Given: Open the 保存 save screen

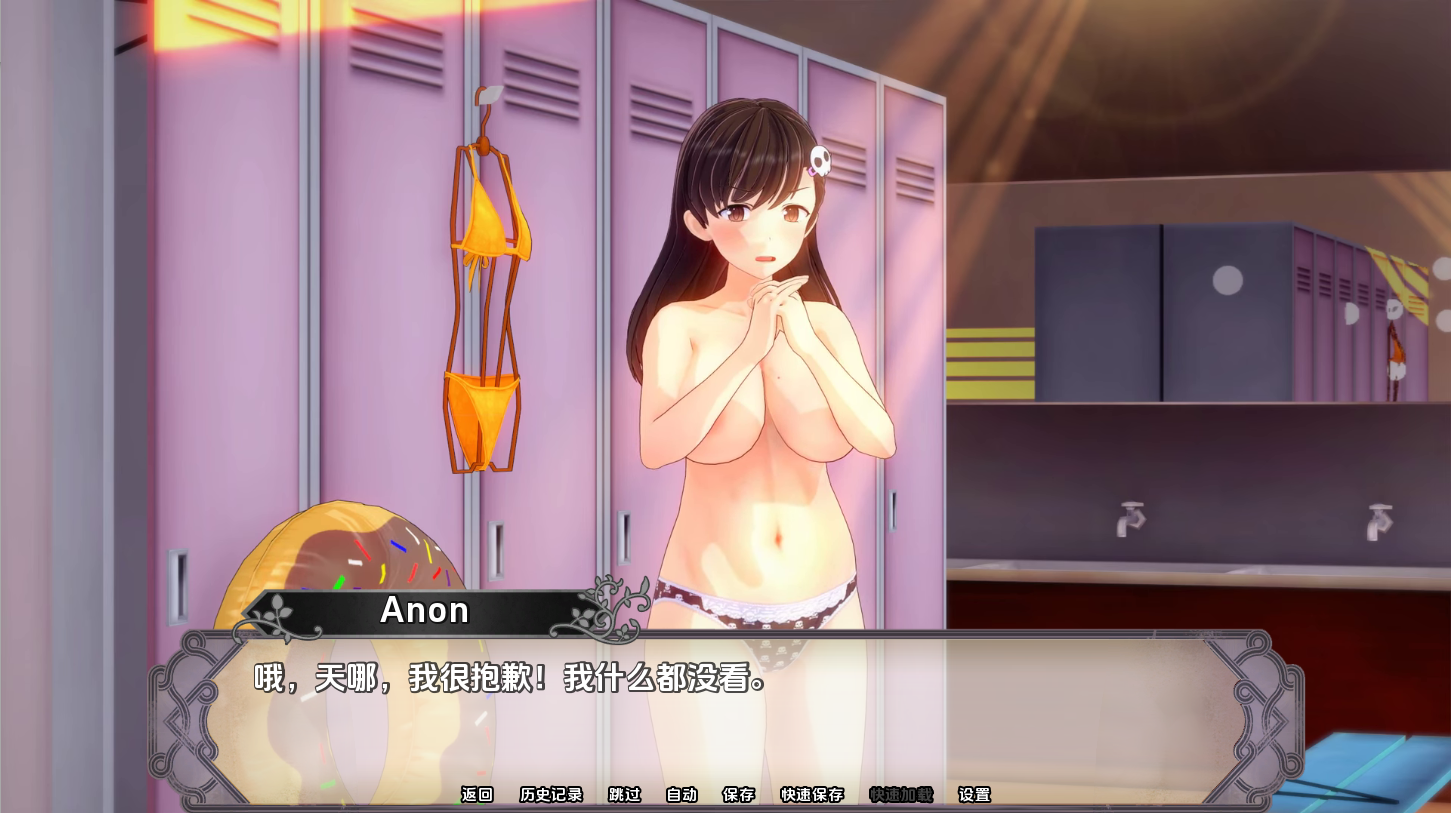Looking at the screenshot, I should (x=738, y=794).
